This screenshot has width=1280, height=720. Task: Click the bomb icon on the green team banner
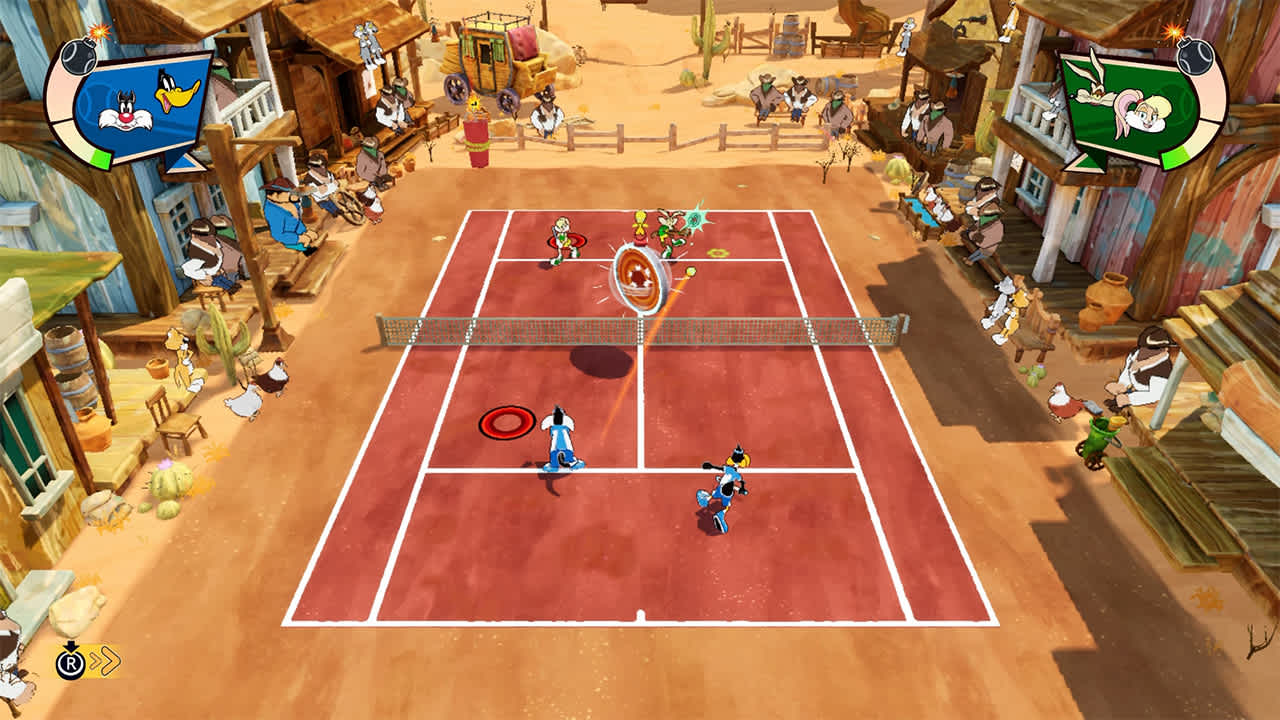tap(1194, 58)
